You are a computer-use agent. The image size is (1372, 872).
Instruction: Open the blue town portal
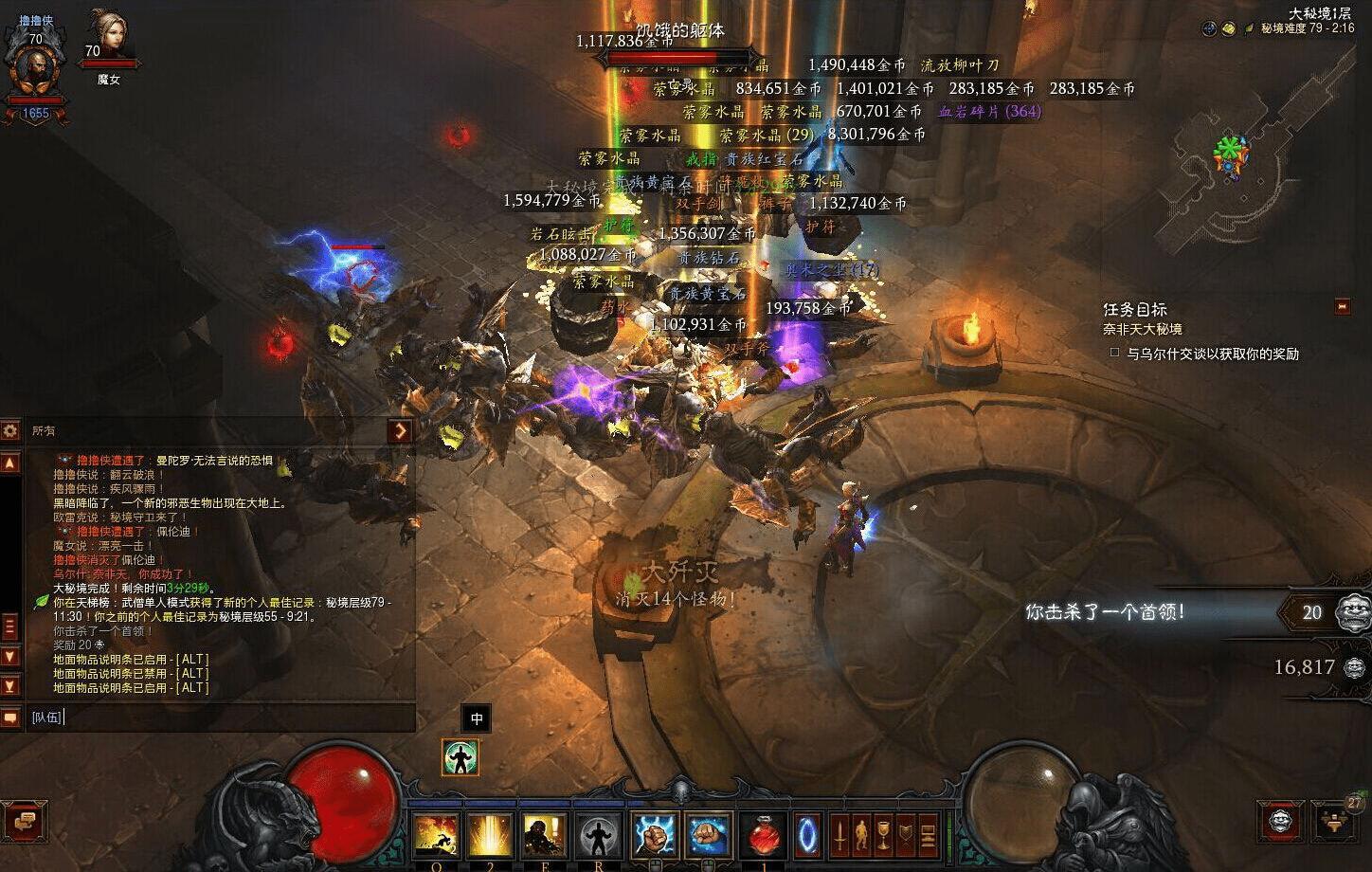(807, 837)
